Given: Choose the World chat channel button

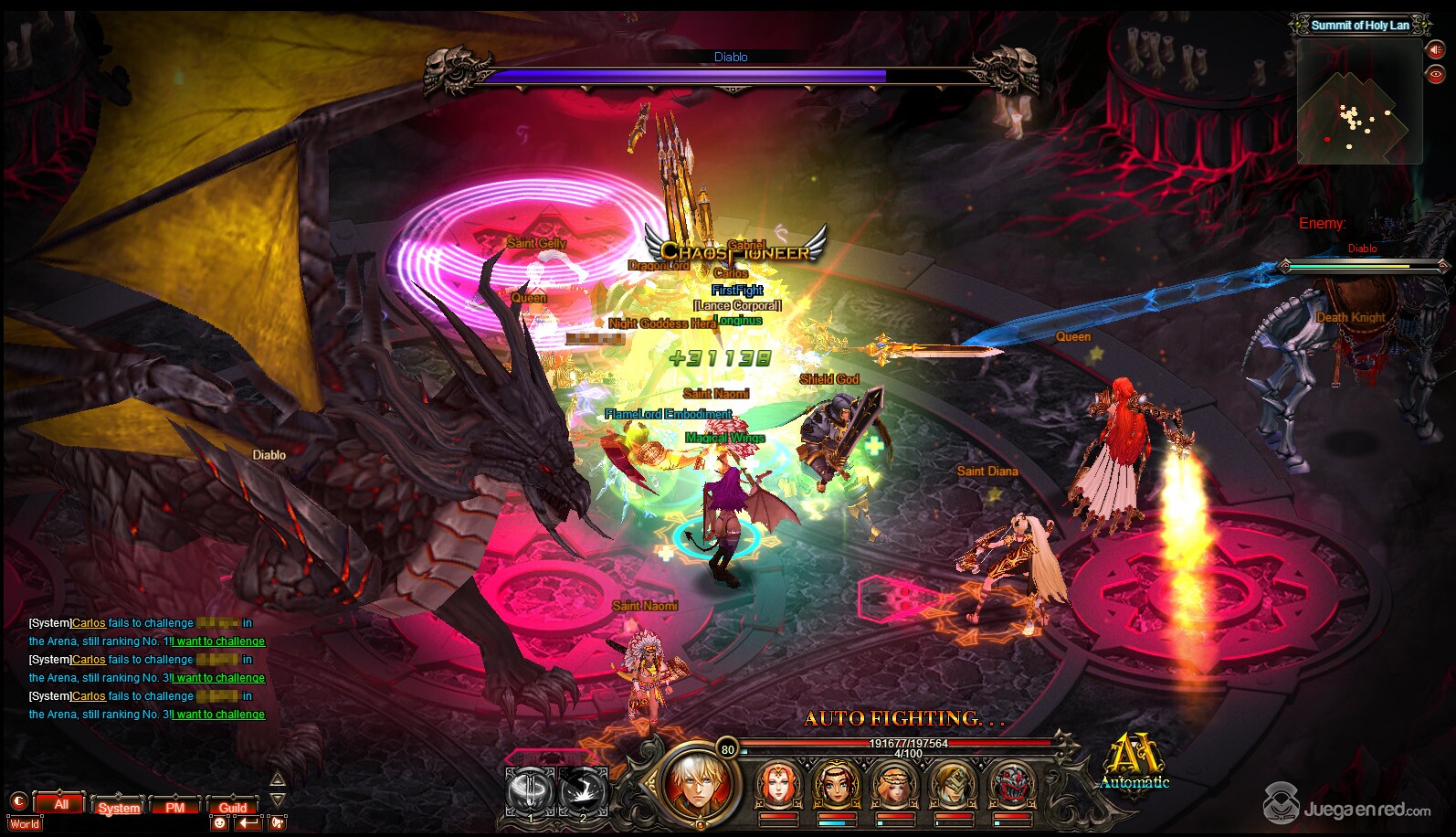Looking at the screenshot, I should 25,823.
